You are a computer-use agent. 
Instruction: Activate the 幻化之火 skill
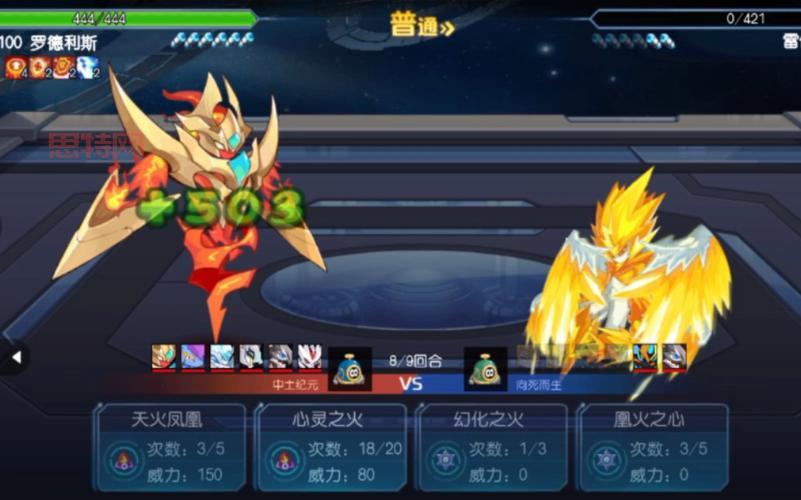[491, 447]
